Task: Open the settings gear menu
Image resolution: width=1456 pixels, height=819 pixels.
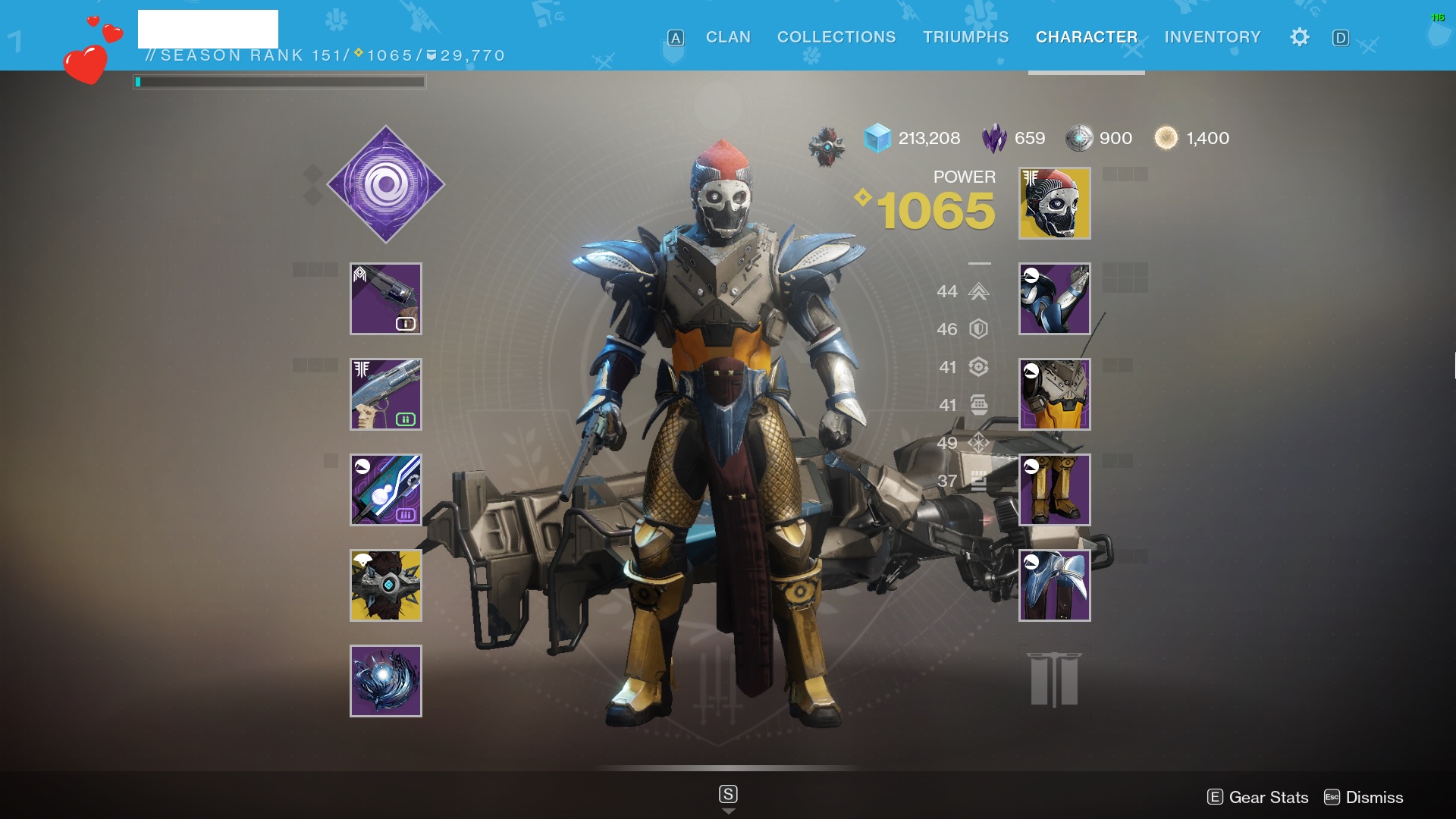Action: point(1299,37)
